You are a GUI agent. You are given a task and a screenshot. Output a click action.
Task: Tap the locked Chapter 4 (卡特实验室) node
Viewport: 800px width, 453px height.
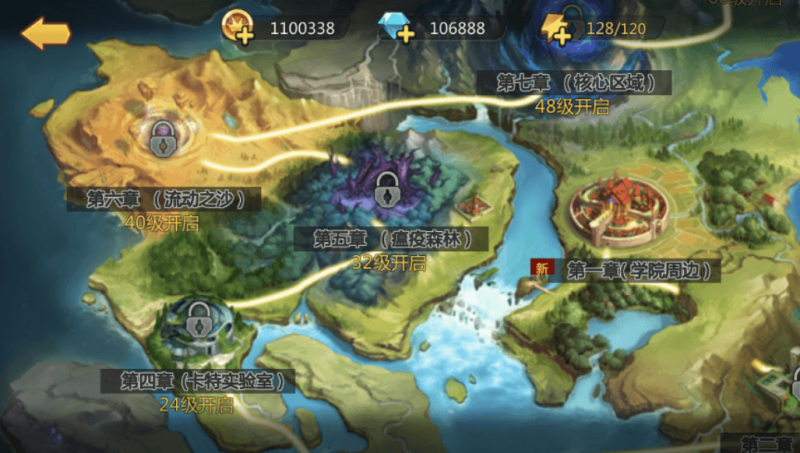[x=201, y=324]
